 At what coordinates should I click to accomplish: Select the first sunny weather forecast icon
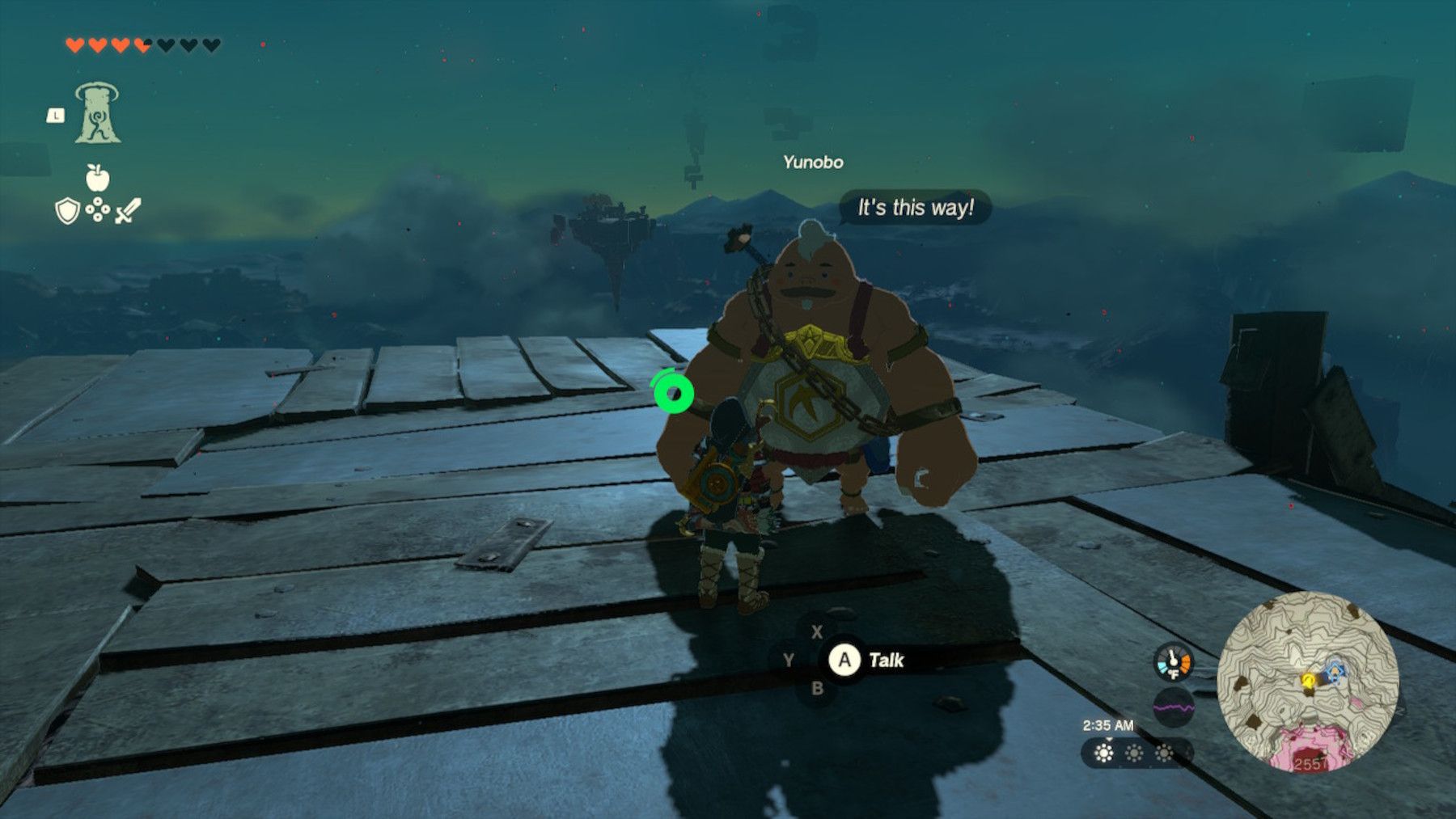[x=1104, y=753]
